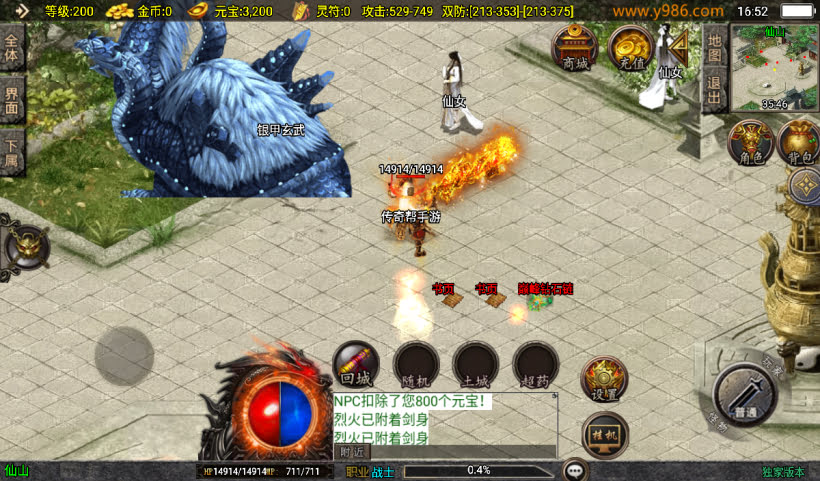Tap the 地图 map button
The width and height of the screenshot is (820, 481).
[713, 46]
